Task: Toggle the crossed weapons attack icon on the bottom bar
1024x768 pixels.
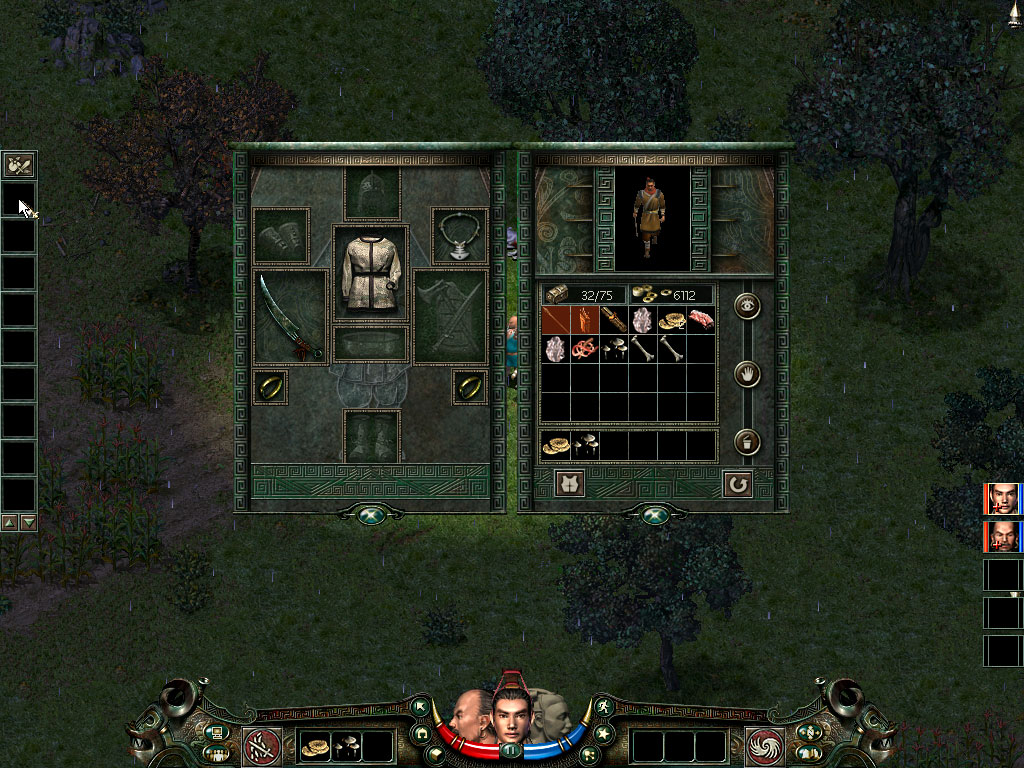Action: [x=260, y=746]
